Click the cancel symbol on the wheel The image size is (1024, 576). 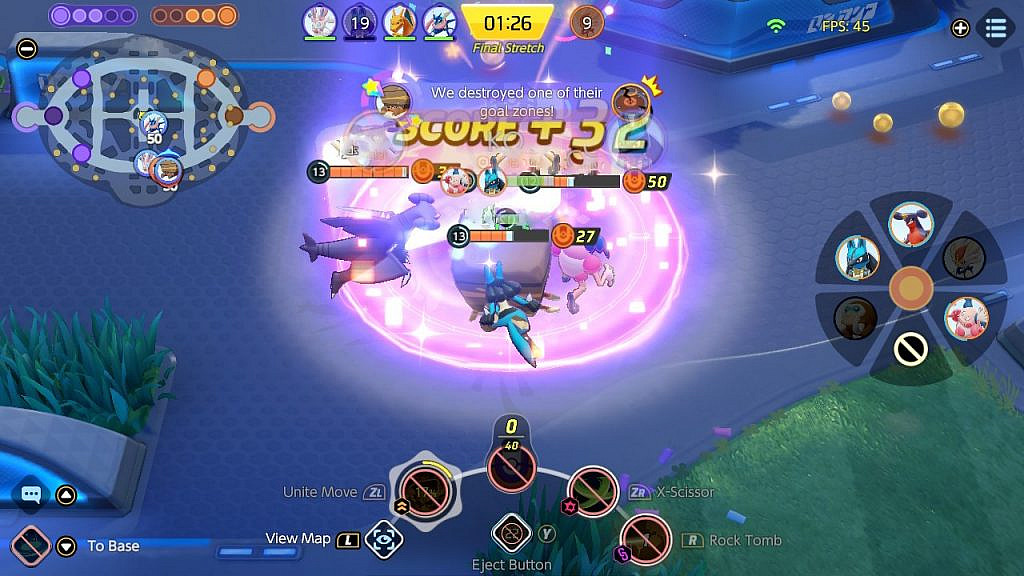tap(910, 349)
